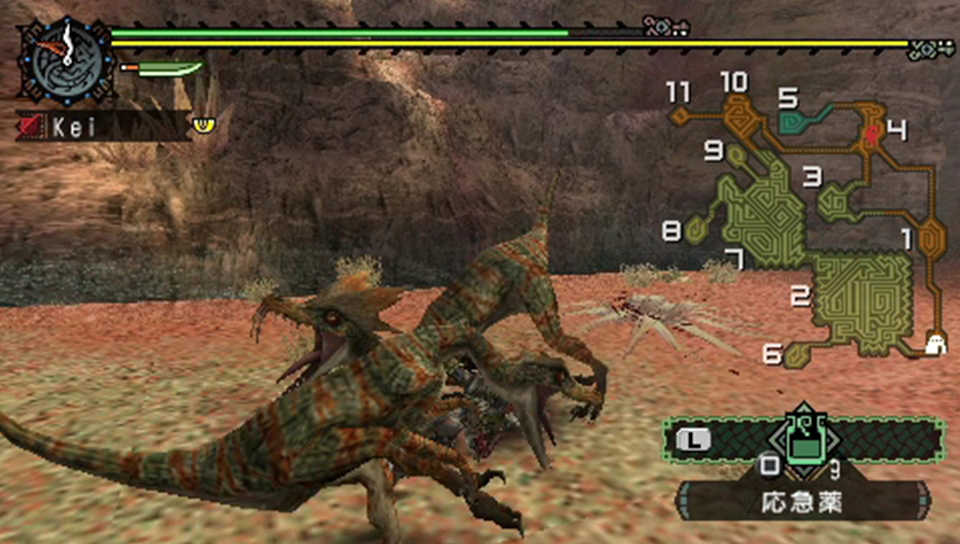This screenshot has width=960, height=544.
Task: Choose area 1 on the minimap
Action: pyautogui.click(x=930, y=239)
